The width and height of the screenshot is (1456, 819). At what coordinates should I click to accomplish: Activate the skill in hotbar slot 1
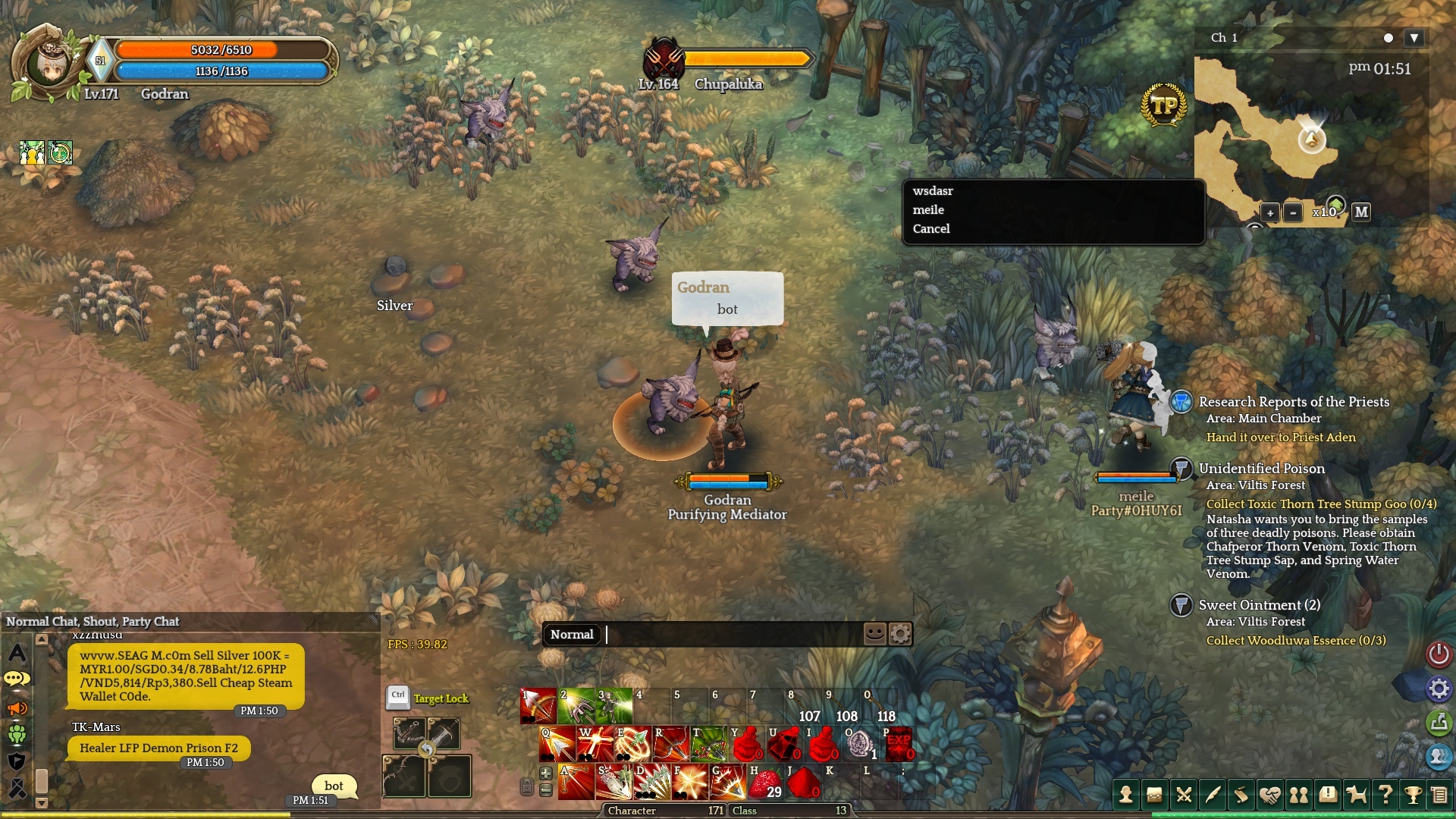pos(538,706)
